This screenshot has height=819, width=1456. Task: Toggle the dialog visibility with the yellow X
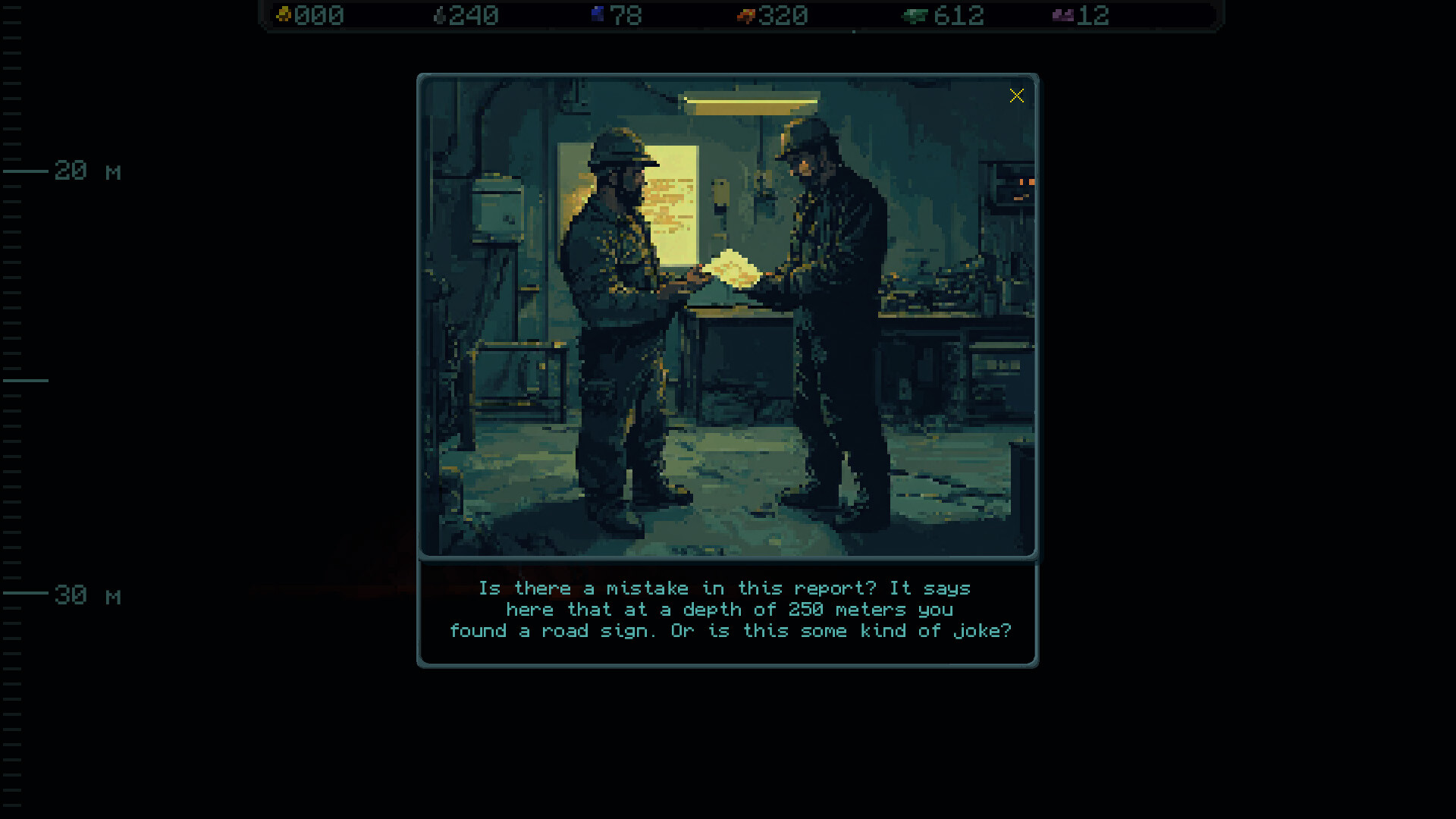click(x=1017, y=96)
